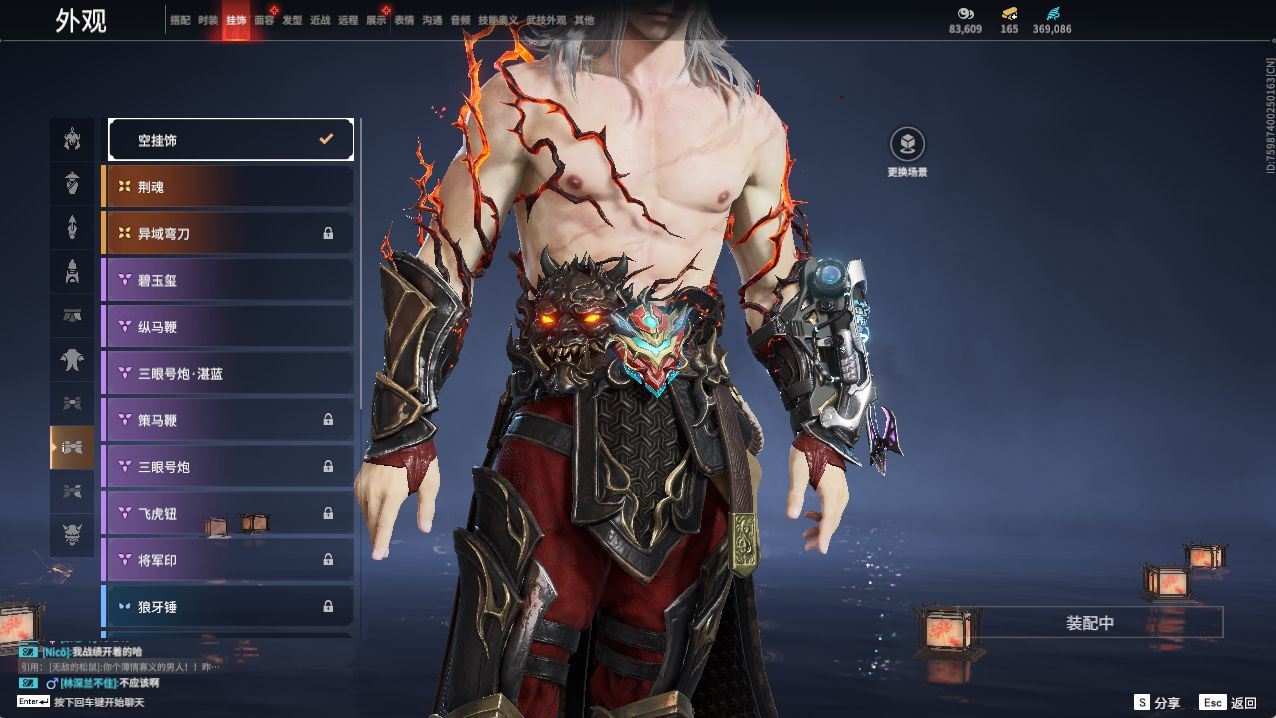Select 三眼号炮·湛蓝 from the list
Screen dimensions: 1276x718
[x=230, y=373]
